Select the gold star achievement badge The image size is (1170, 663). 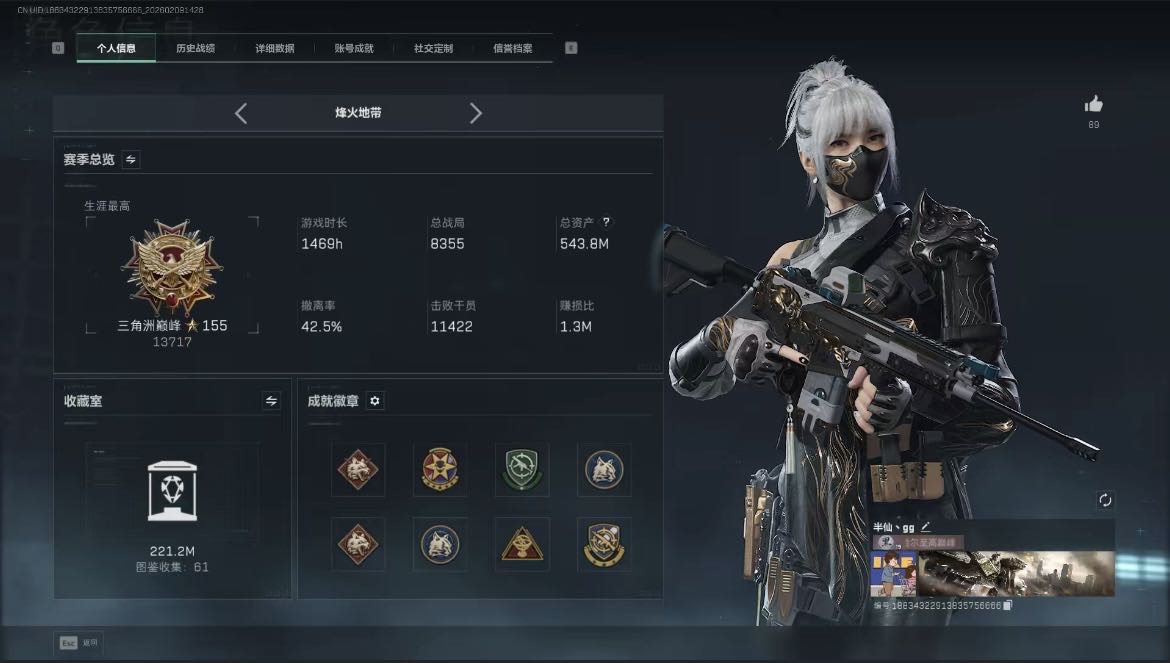pyautogui.click(x=440, y=469)
